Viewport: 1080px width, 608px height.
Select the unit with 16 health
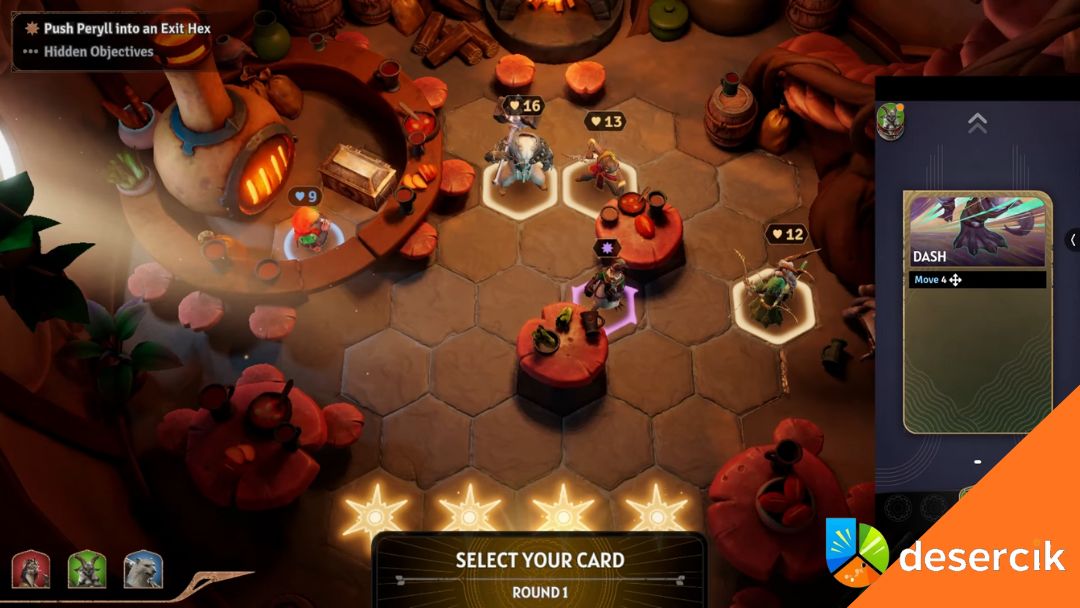[x=519, y=160]
